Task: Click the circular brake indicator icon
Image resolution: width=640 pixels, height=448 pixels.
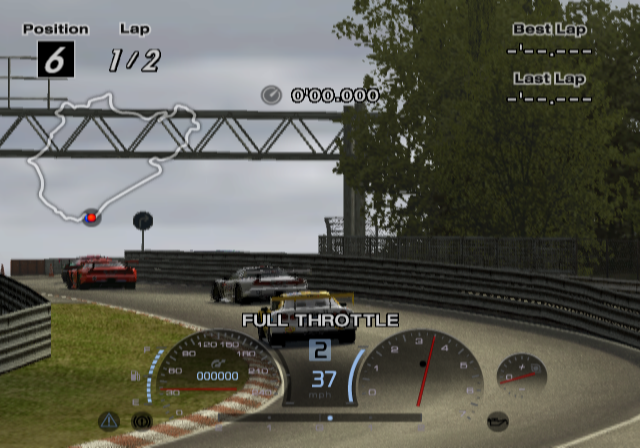Action: tap(141, 421)
